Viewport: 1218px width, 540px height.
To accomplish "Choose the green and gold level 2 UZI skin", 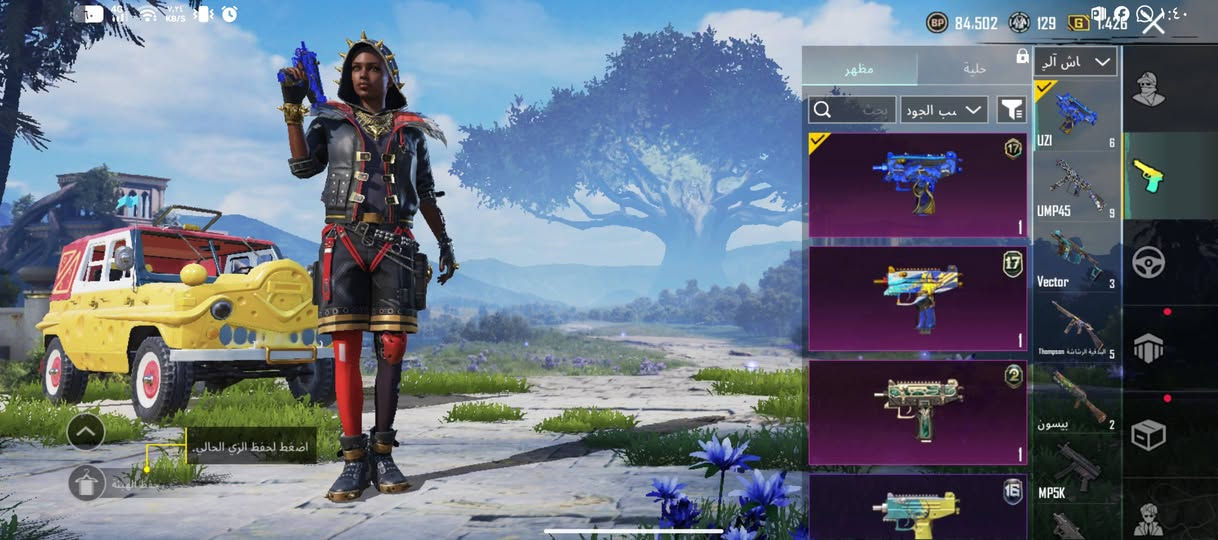I will (x=917, y=412).
